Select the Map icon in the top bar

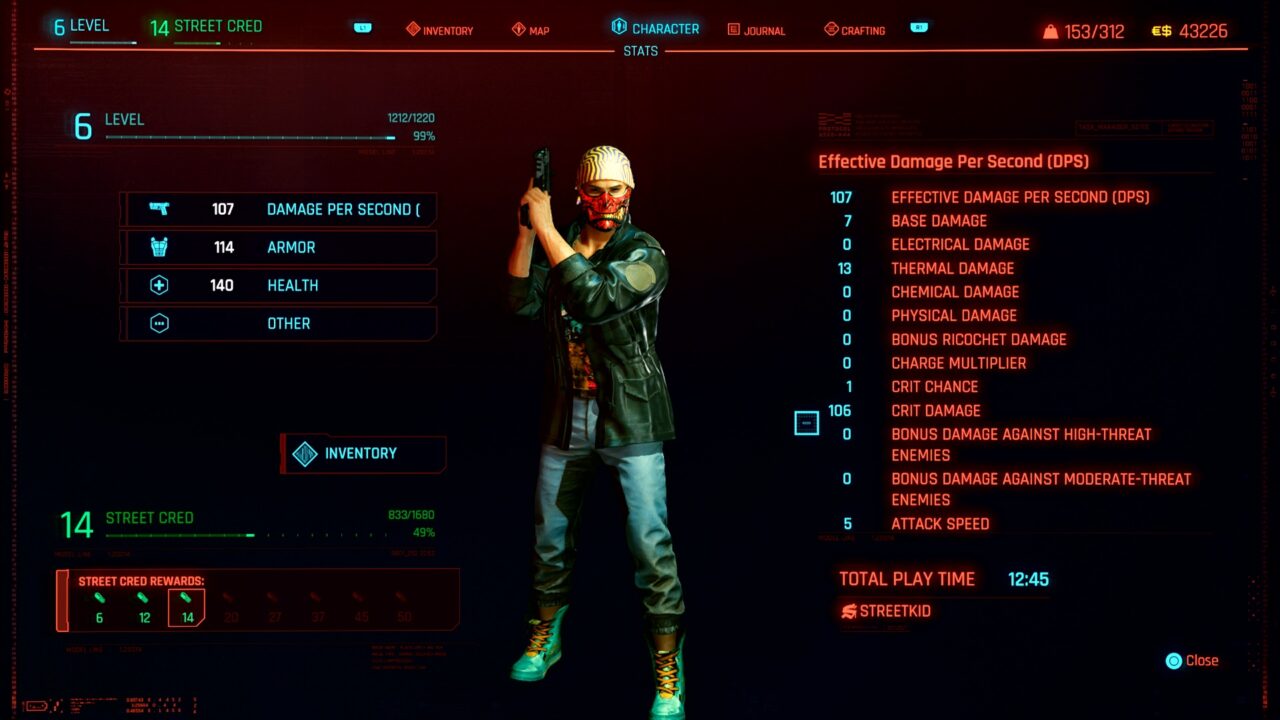click(x=517, y=30)
